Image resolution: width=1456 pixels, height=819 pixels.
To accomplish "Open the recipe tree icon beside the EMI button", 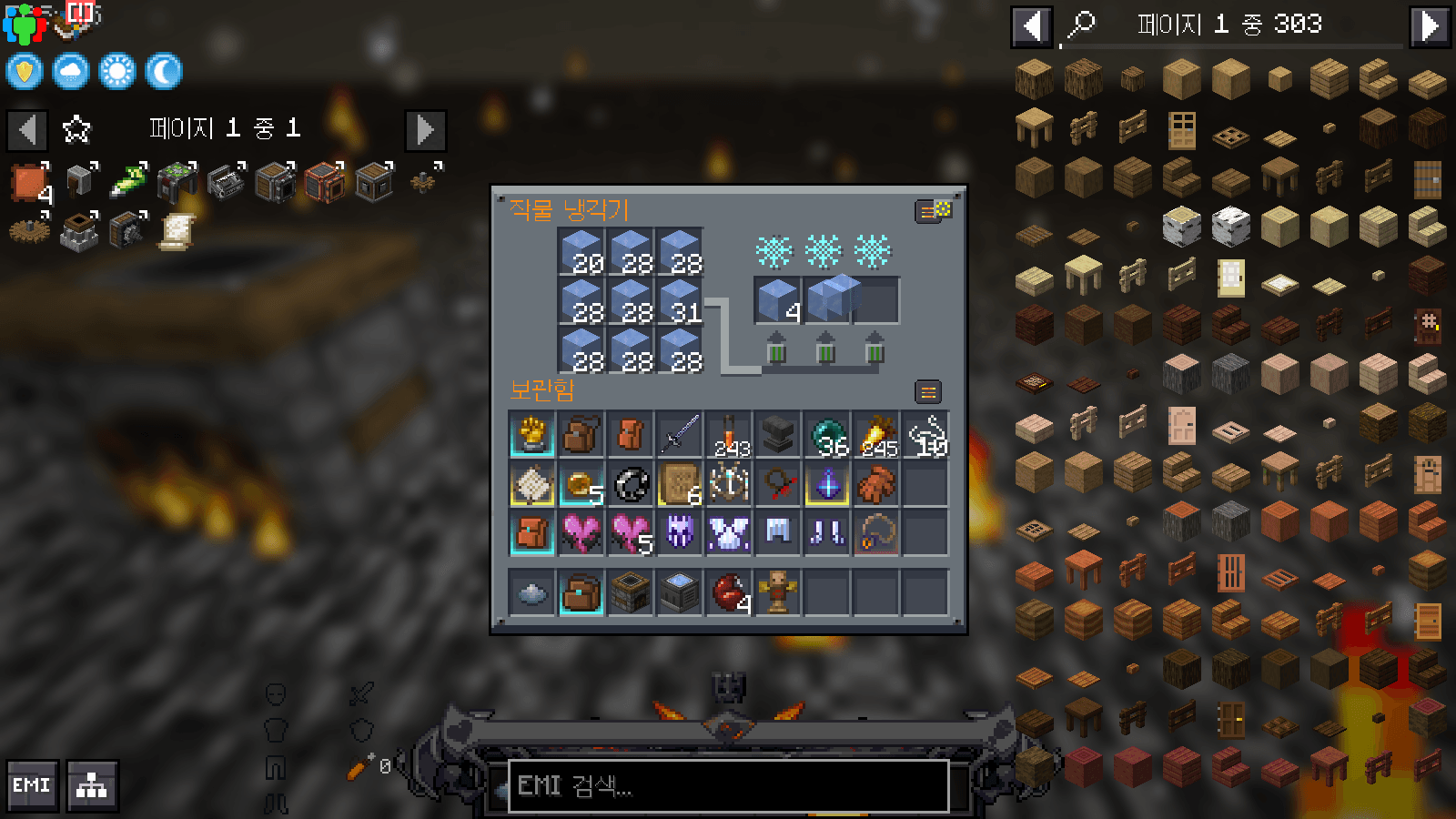I will (x=90, y=784).
